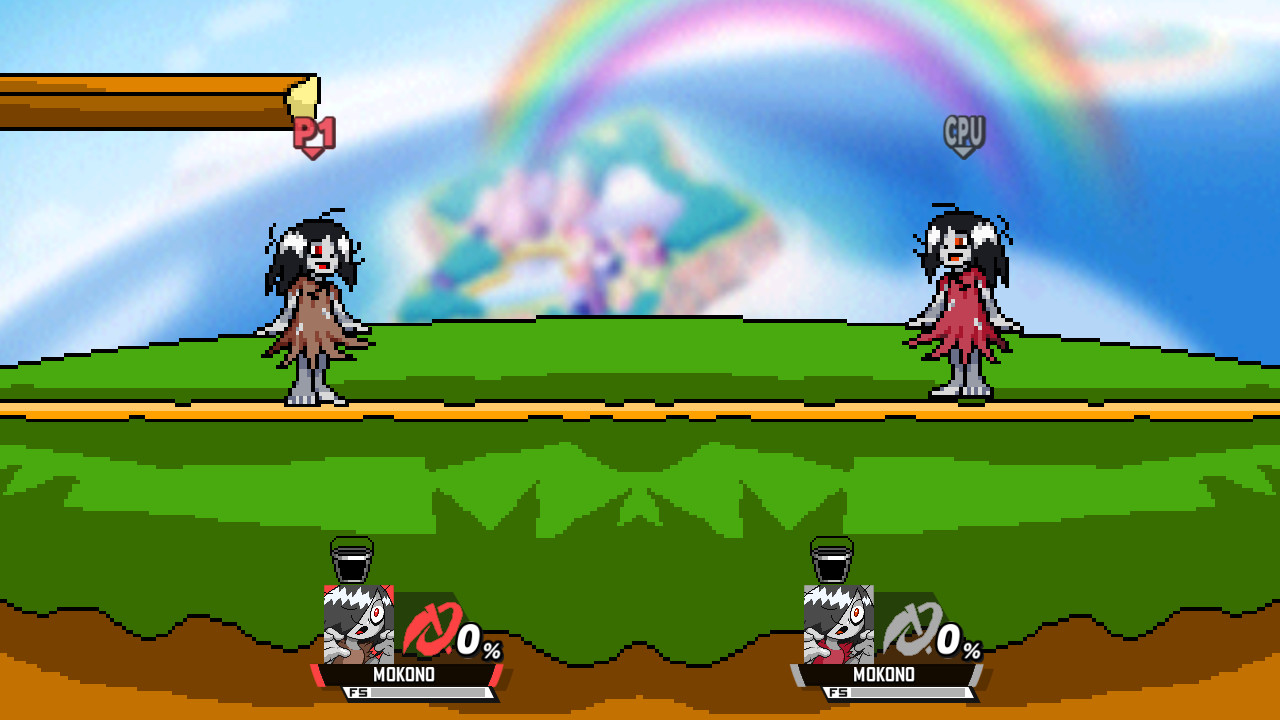The width and height of the screenshot is (1280, 720).
Task: Click CPU's 0% damage counter
Action: (x=954, y=645)
